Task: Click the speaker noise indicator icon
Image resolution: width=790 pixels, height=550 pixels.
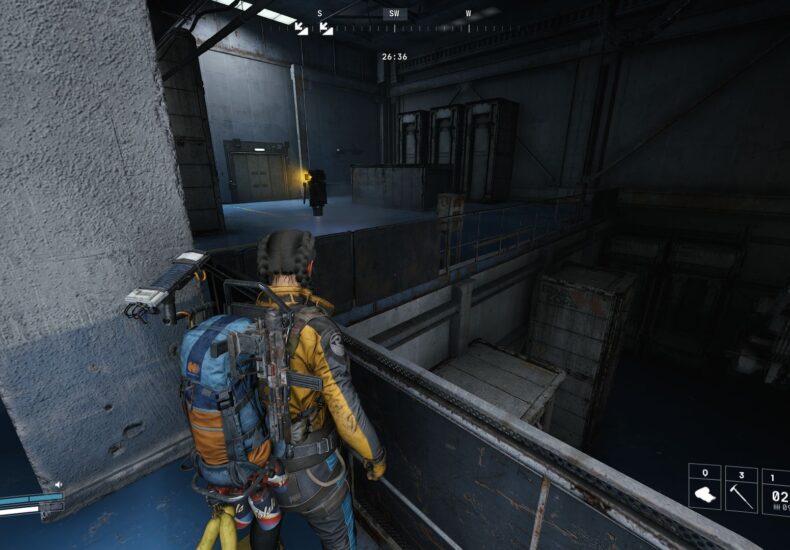Action: [58, 485]
